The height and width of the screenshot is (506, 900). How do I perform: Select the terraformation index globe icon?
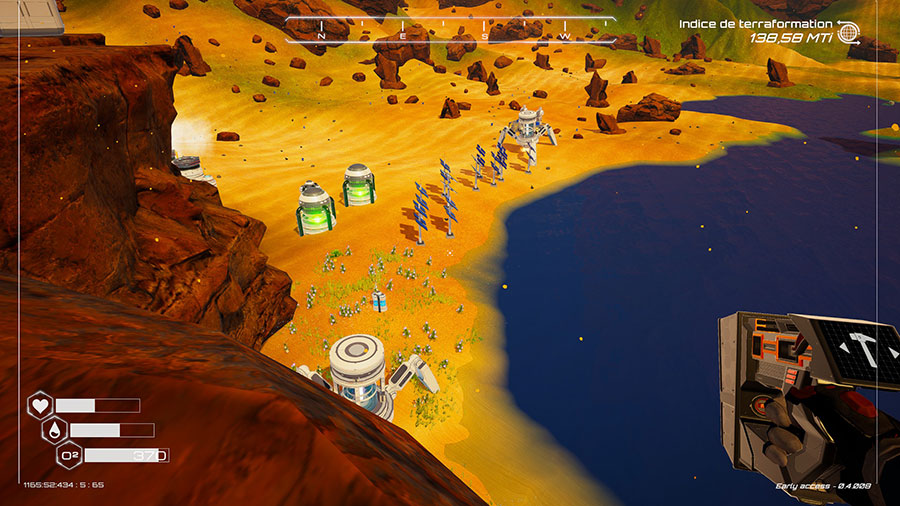coord(848,32)
